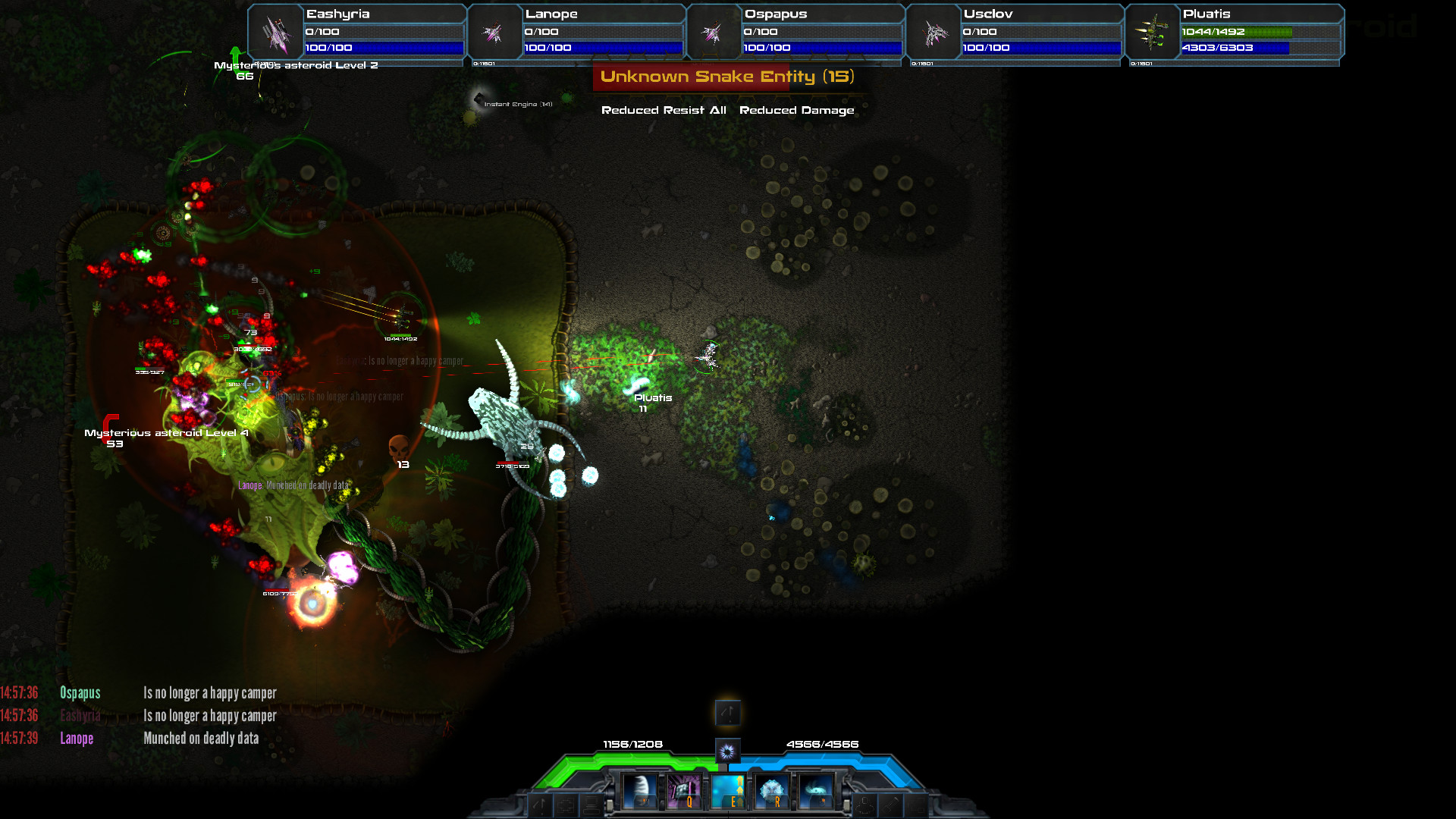Click the arrow indicator icon floating above the energy core
The width and height of the screenshot is (1456, 819).
click(x=728, y=713)
